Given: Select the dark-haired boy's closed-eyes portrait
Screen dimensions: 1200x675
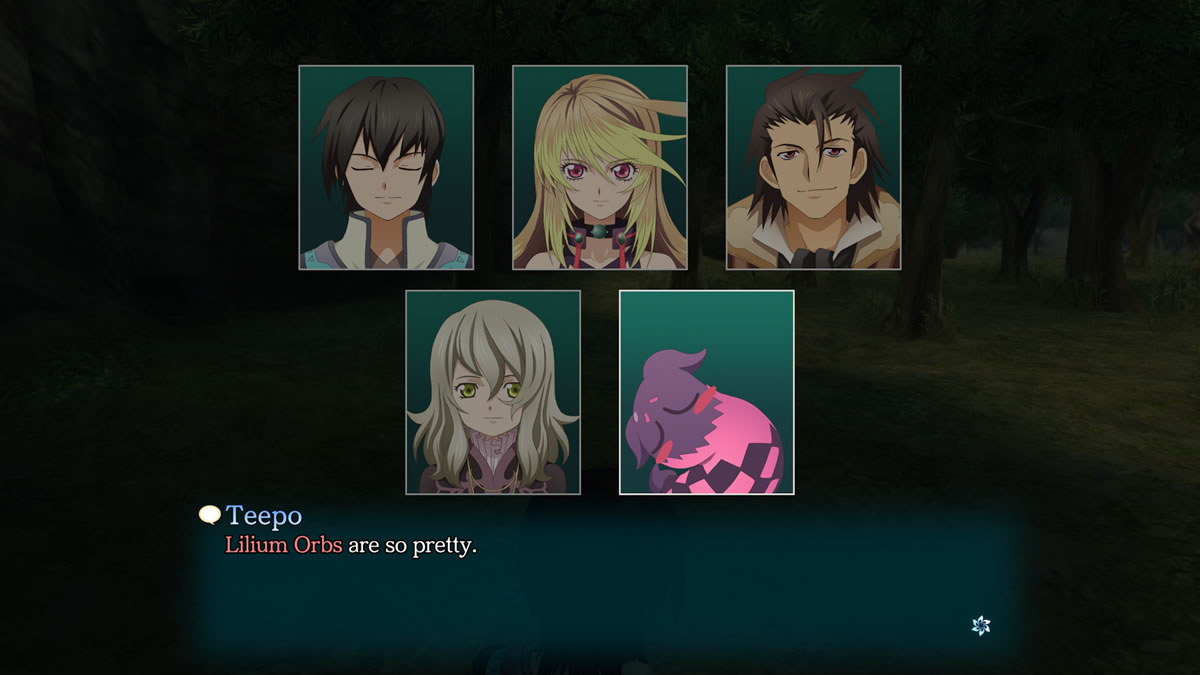Looking at the screenshot, I should pyautogui.click(x=386, y=168).
